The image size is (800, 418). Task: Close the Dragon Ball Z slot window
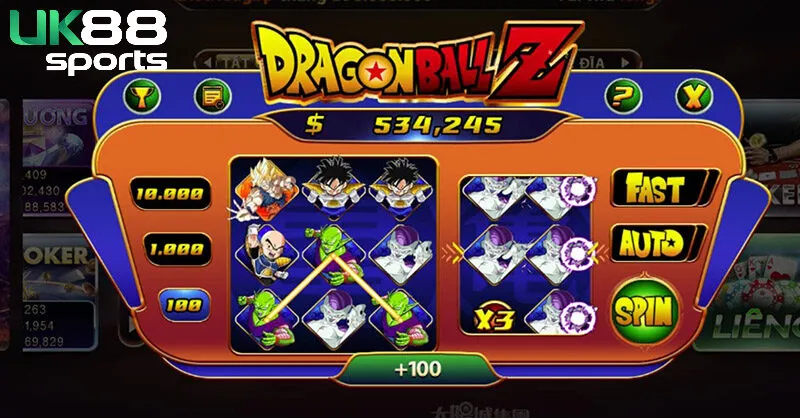tap(691, 96)
